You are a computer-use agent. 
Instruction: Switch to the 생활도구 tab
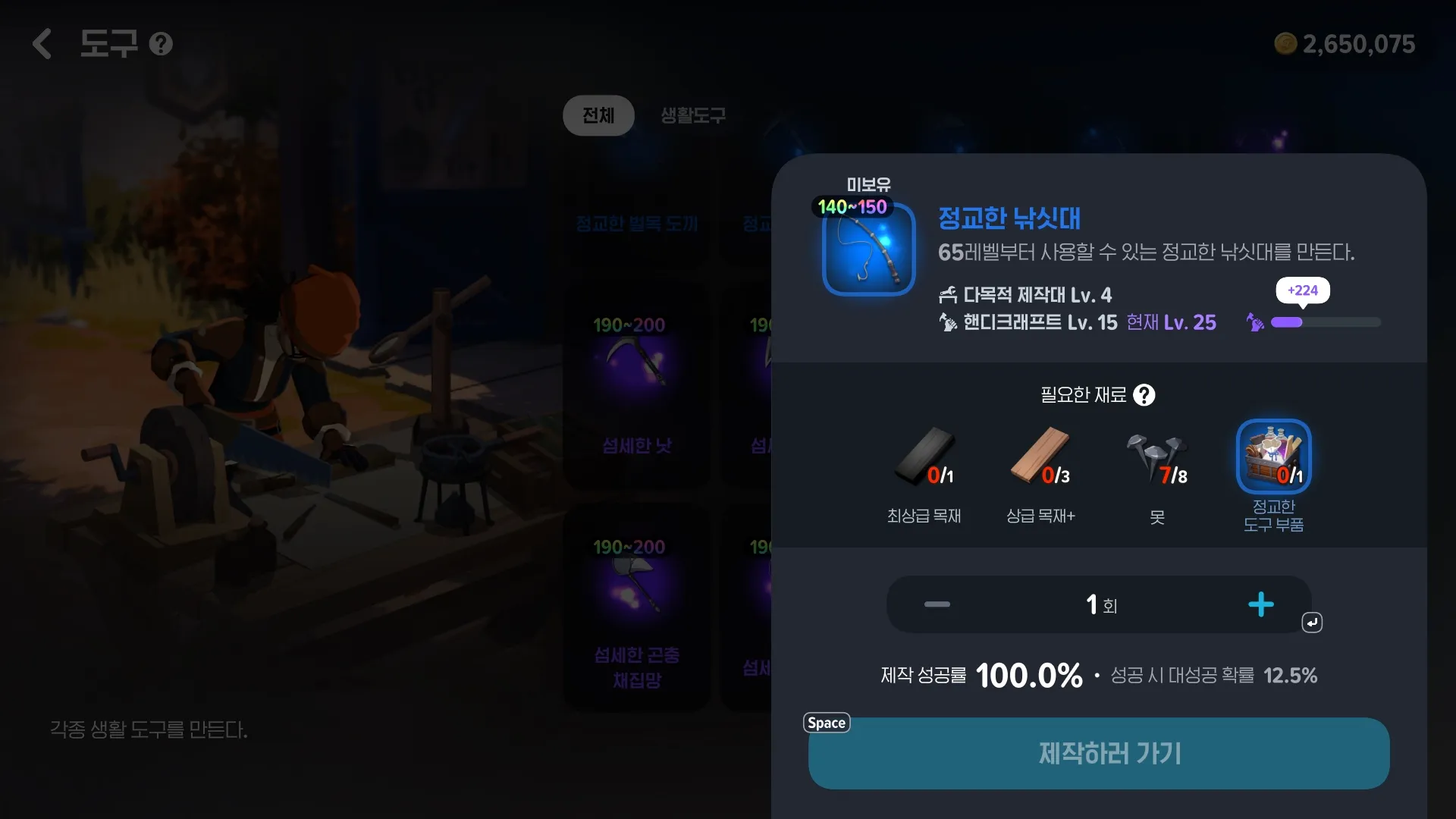691,115
